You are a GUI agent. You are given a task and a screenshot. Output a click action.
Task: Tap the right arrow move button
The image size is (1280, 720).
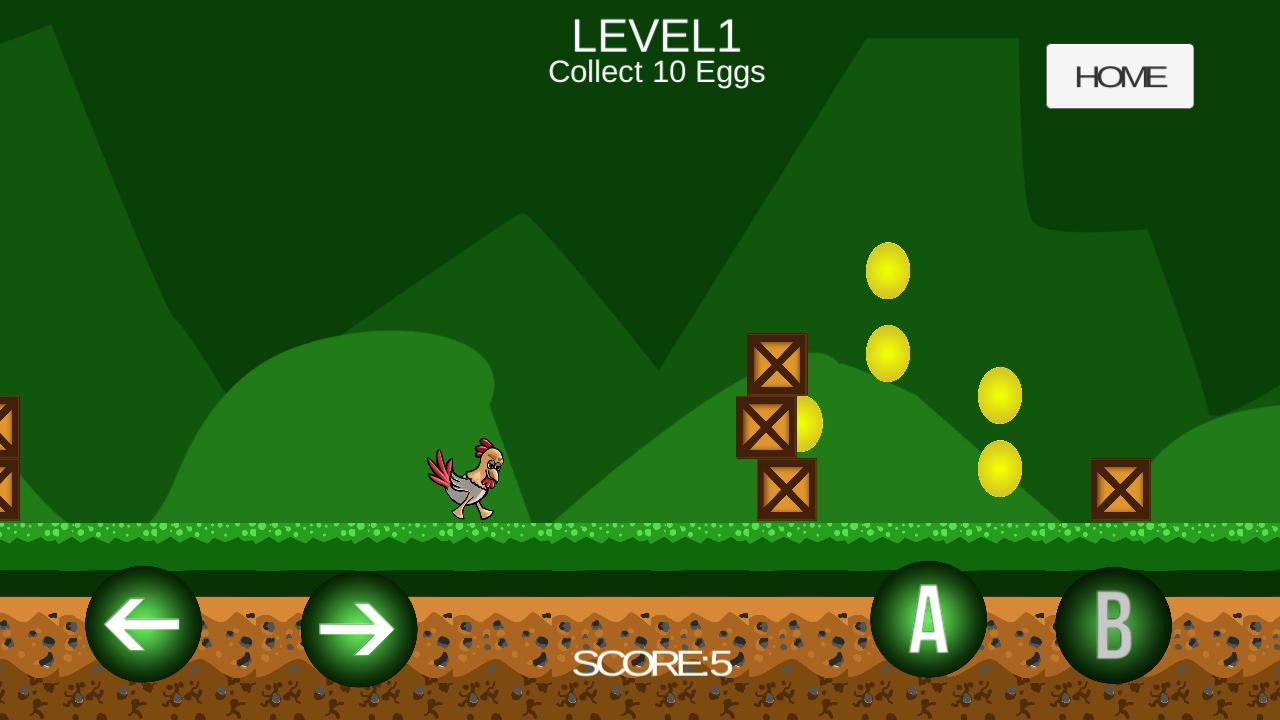359,629
